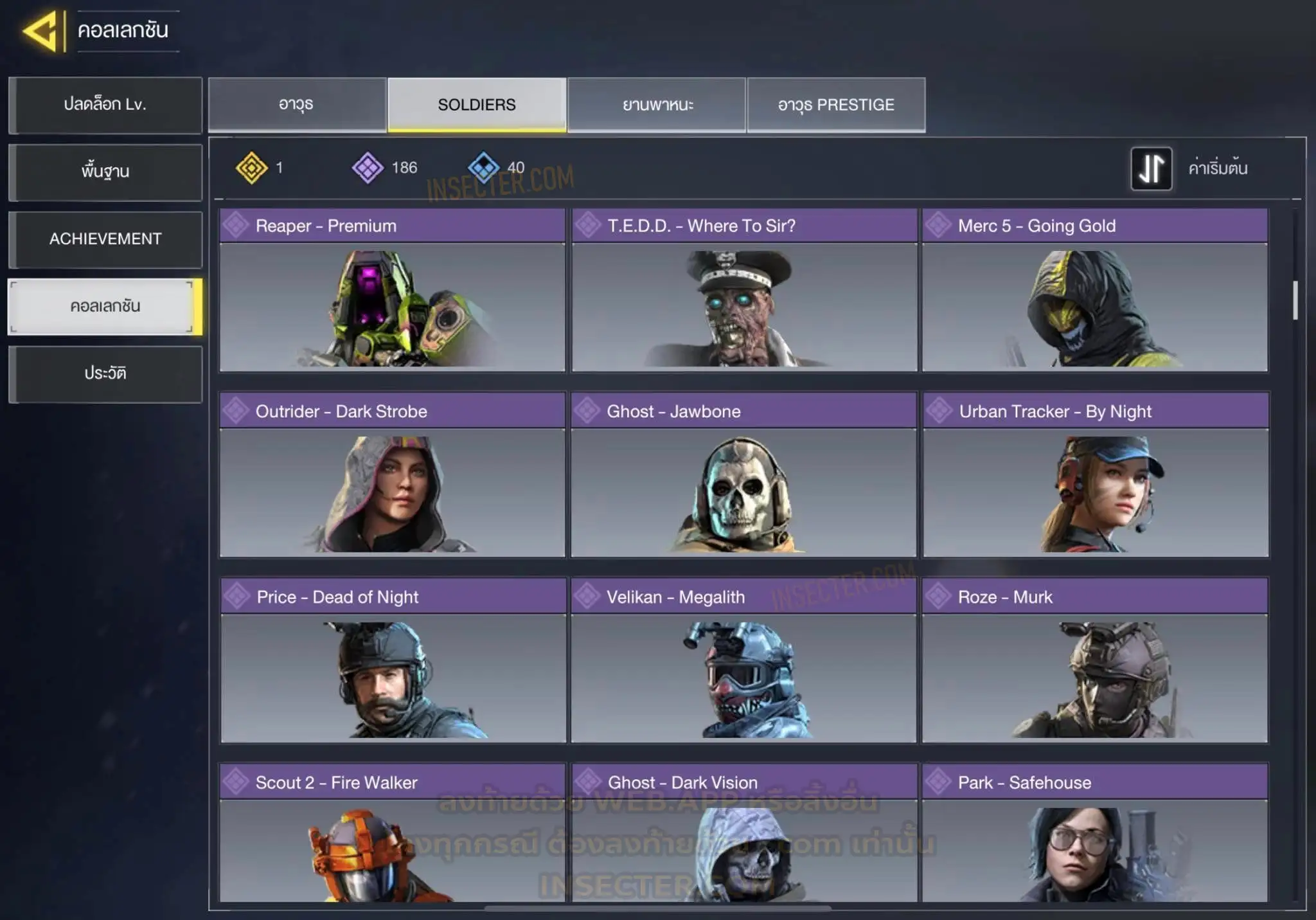The height and width of the screenshot is (920, 1316).
Task: Open Urban Tracker - By Night card
Action: pyautogui.click(x=1095, y=476)
